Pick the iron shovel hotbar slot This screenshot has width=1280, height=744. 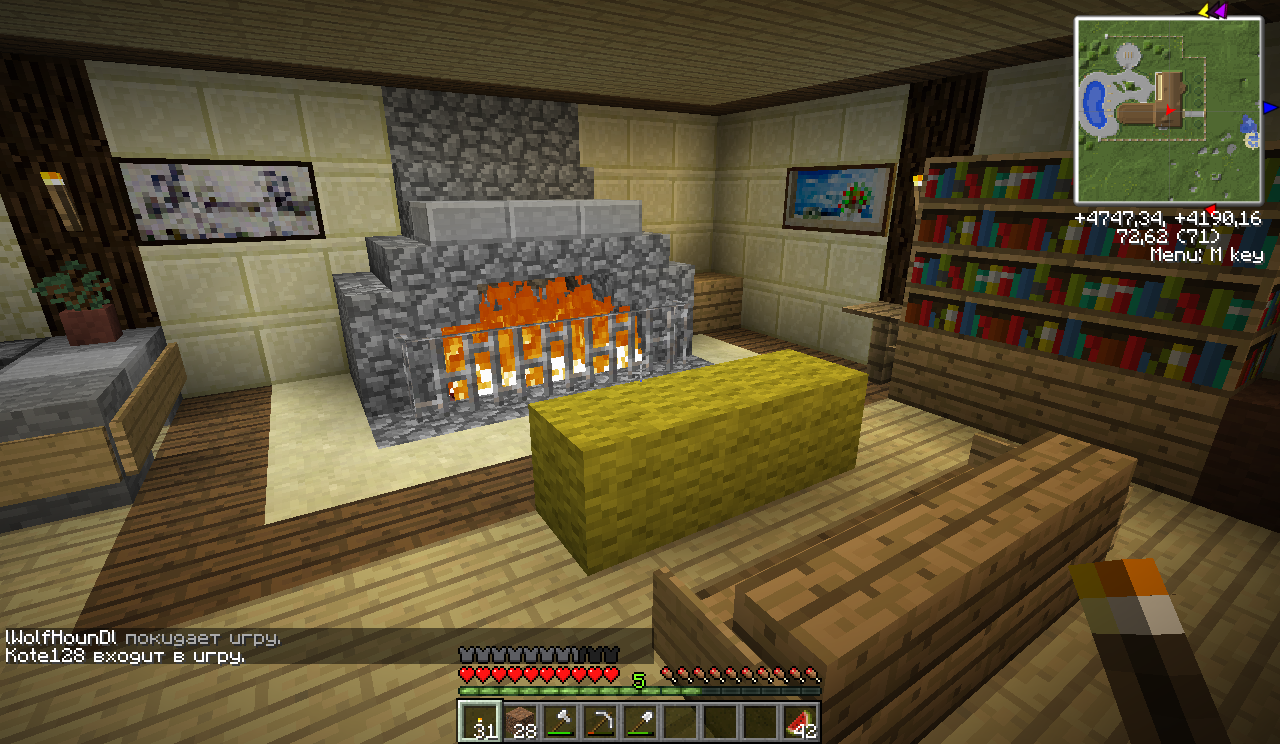pos(639,721)
